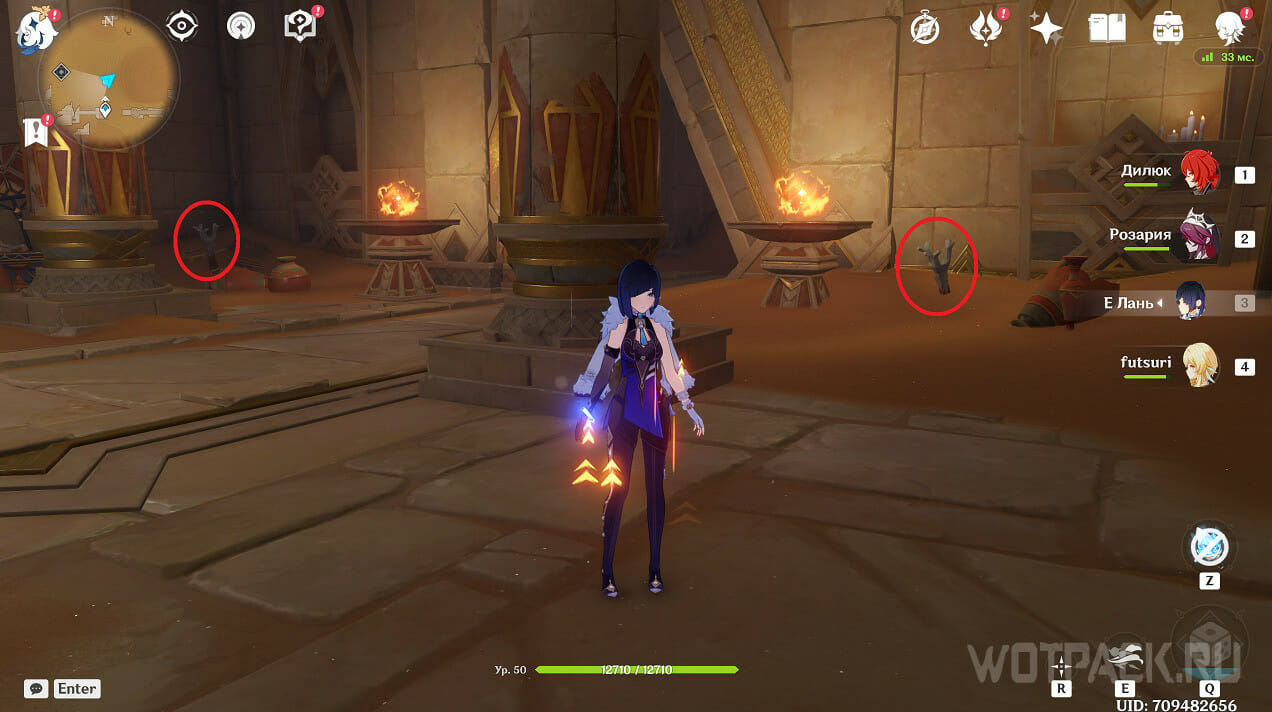1272x712 pixels.
Task: Activate the dice elemental burst icon
Action: 1208,641
